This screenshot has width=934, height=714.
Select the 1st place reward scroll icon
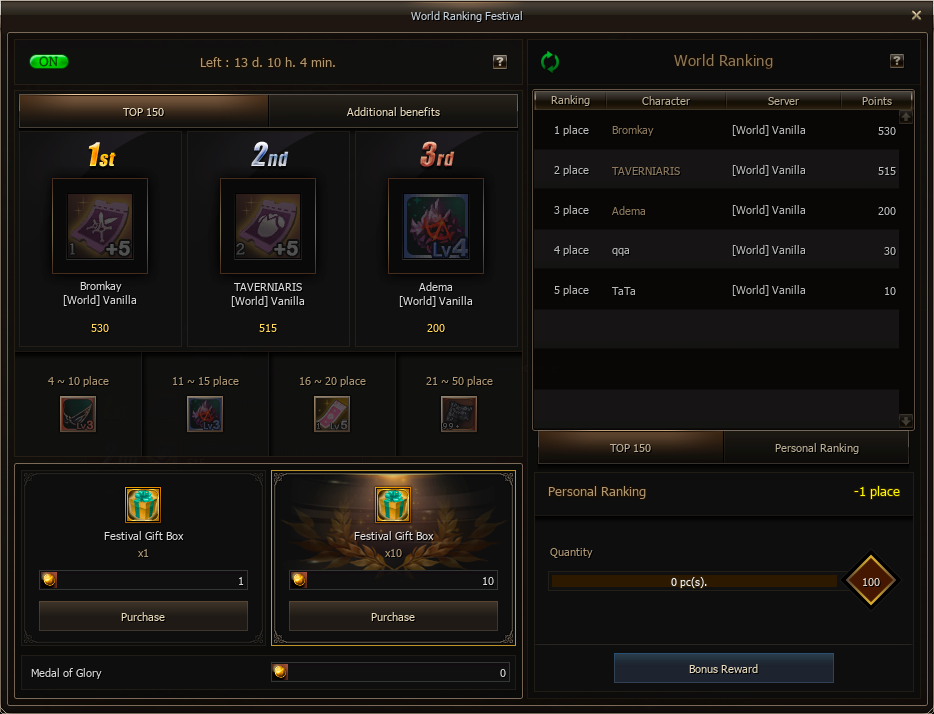(x=100, y=226)
